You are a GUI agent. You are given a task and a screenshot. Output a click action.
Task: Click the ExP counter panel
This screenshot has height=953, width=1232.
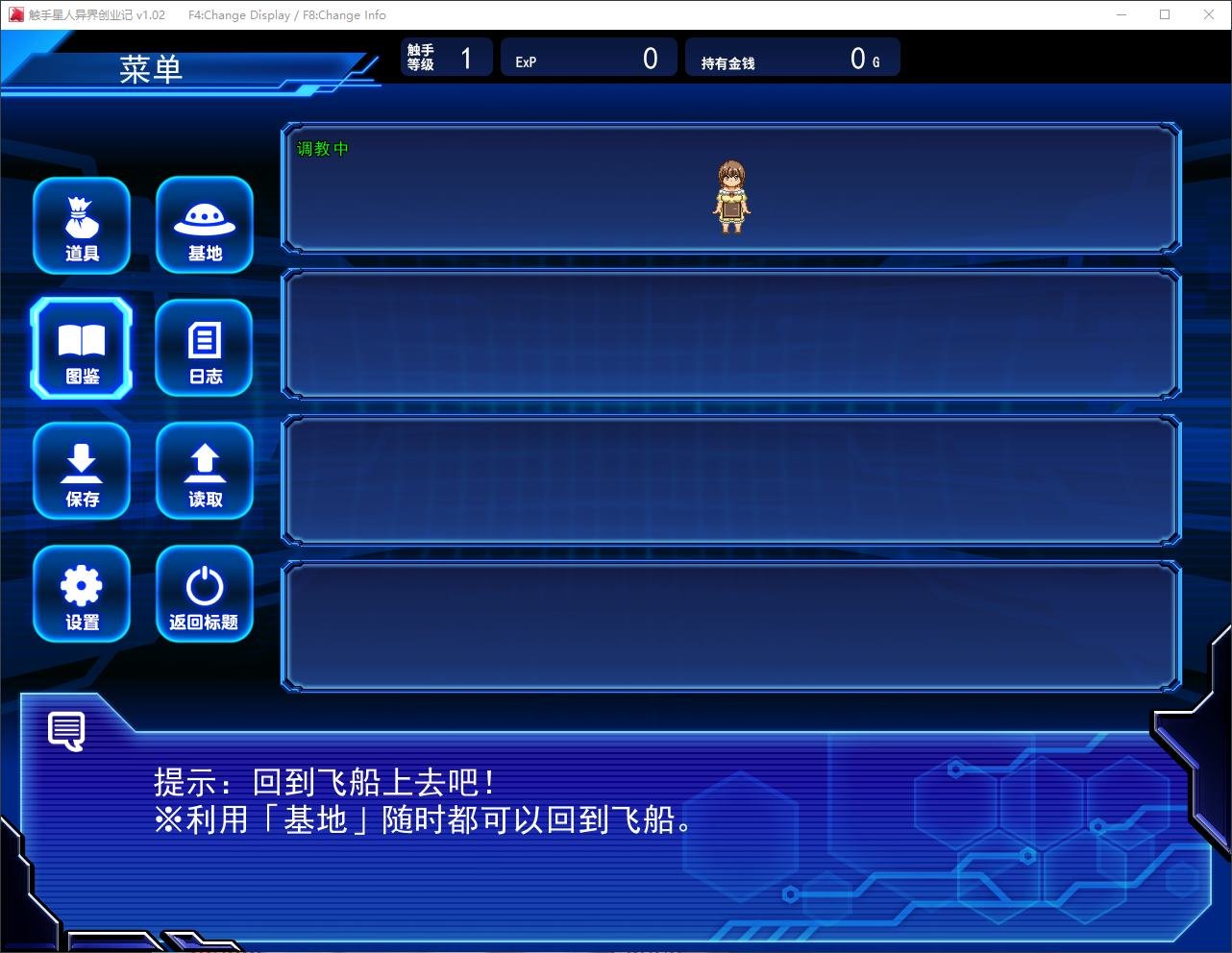click(x=588, y=57)
